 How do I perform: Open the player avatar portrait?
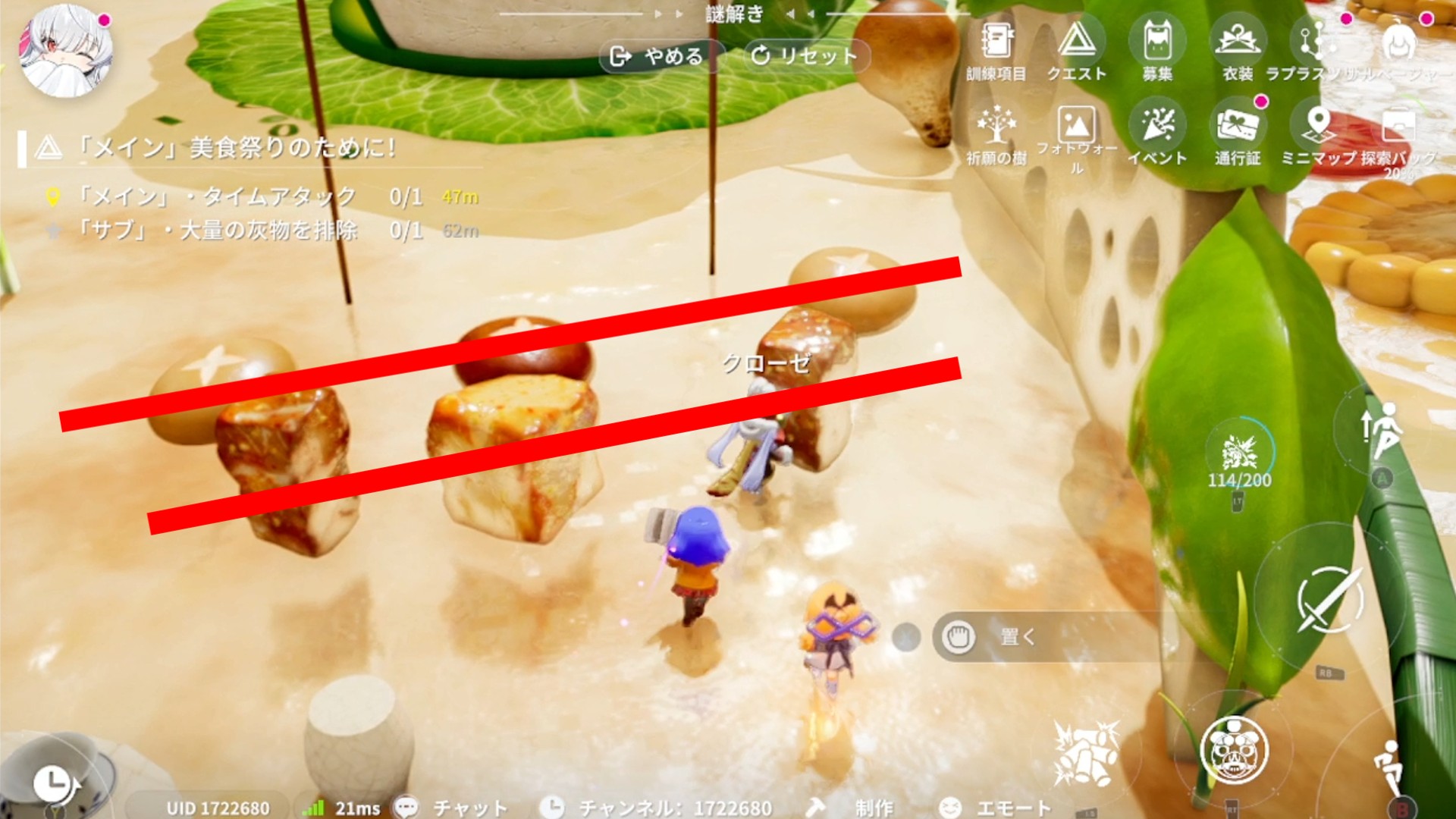pyautogui.click(x=66, y=52)
